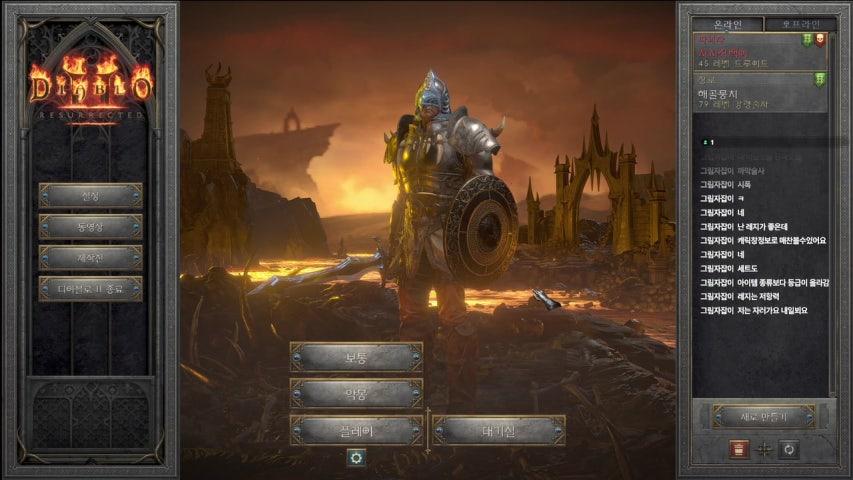This screenshot has width=853, height=480.
Task: Select 보통 (Normal) difficulty
Action: pos(356,357)
